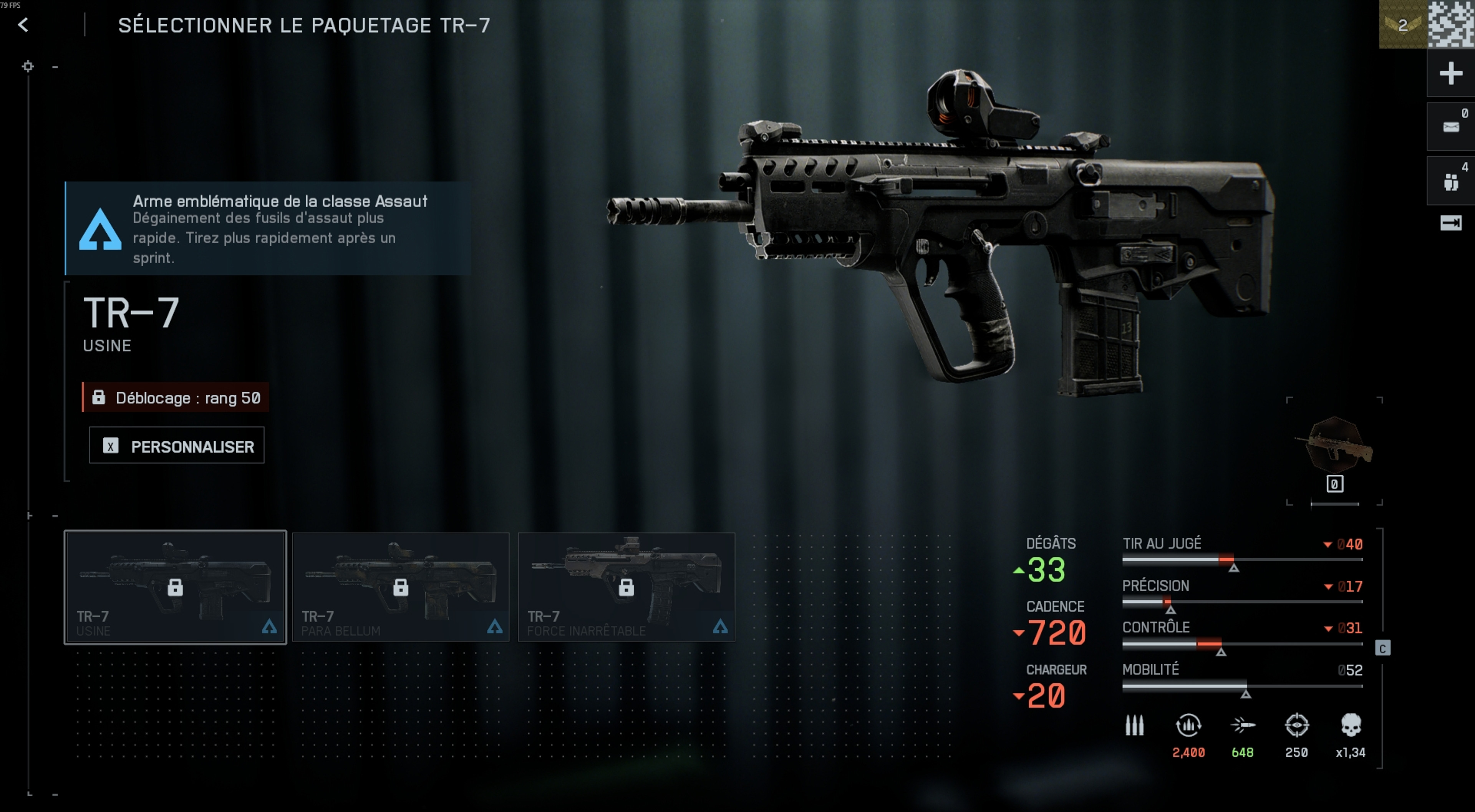This screenshot has width=1475, height=812.
Task: Show the squad members icon
Action: (x=1450, y=182)
